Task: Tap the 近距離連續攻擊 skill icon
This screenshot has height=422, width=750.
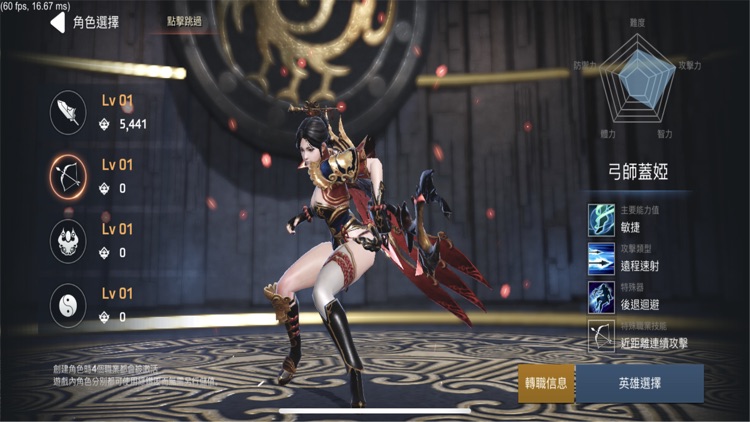Action: tap(602, 334)
